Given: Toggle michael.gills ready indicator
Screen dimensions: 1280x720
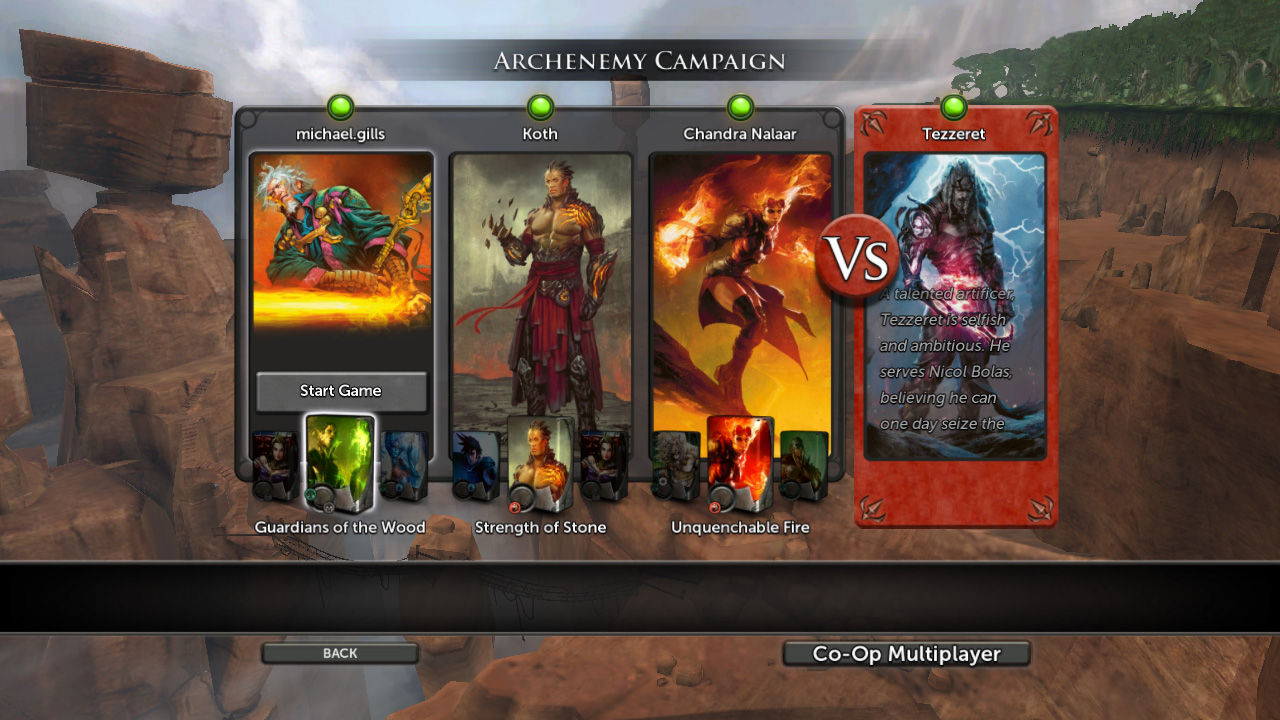Looking at the screenshot, I should pos(341,104).
